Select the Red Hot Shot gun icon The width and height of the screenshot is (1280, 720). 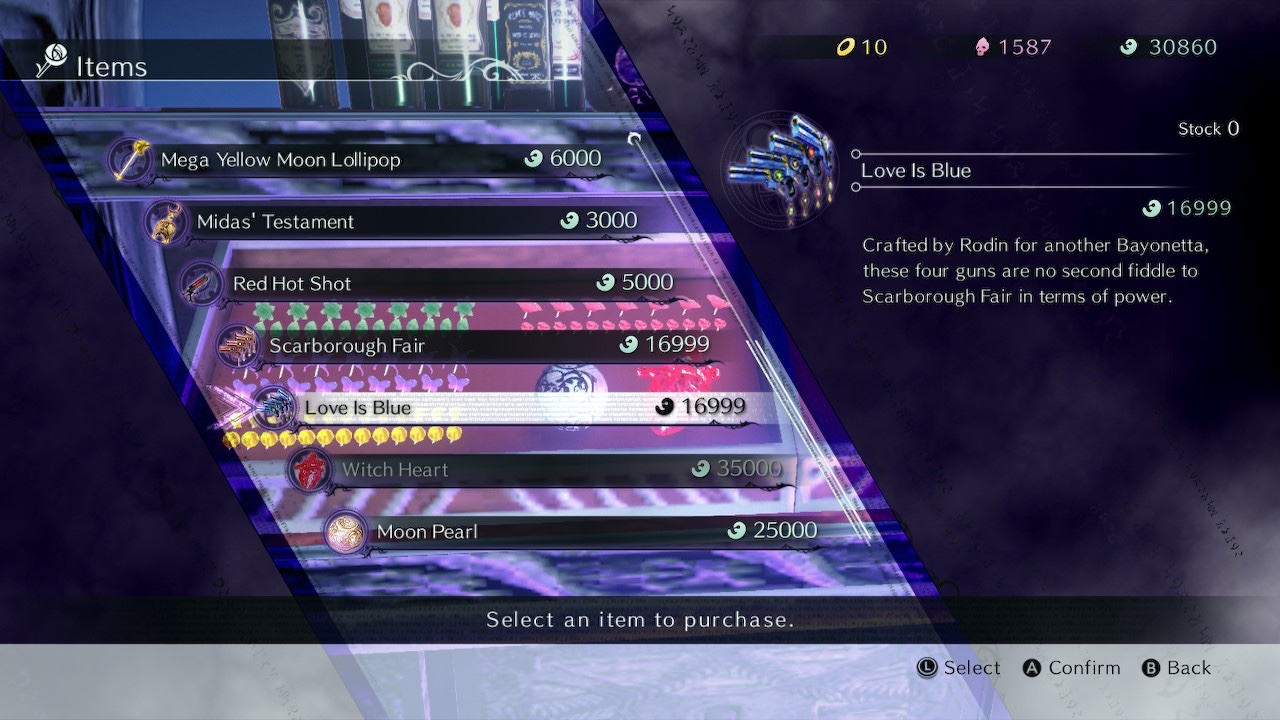202,283
